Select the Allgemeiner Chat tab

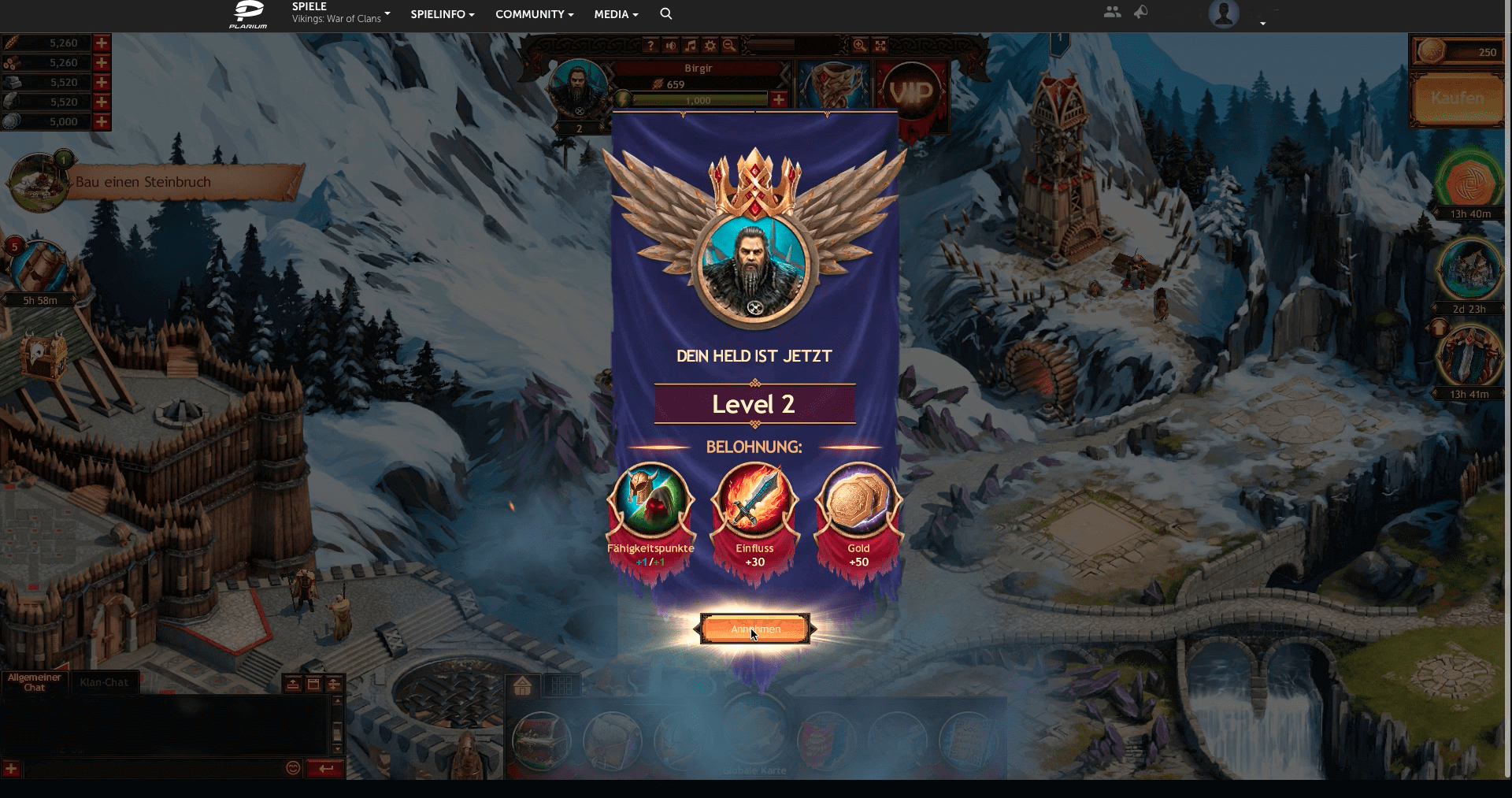[x=34, y=682]
